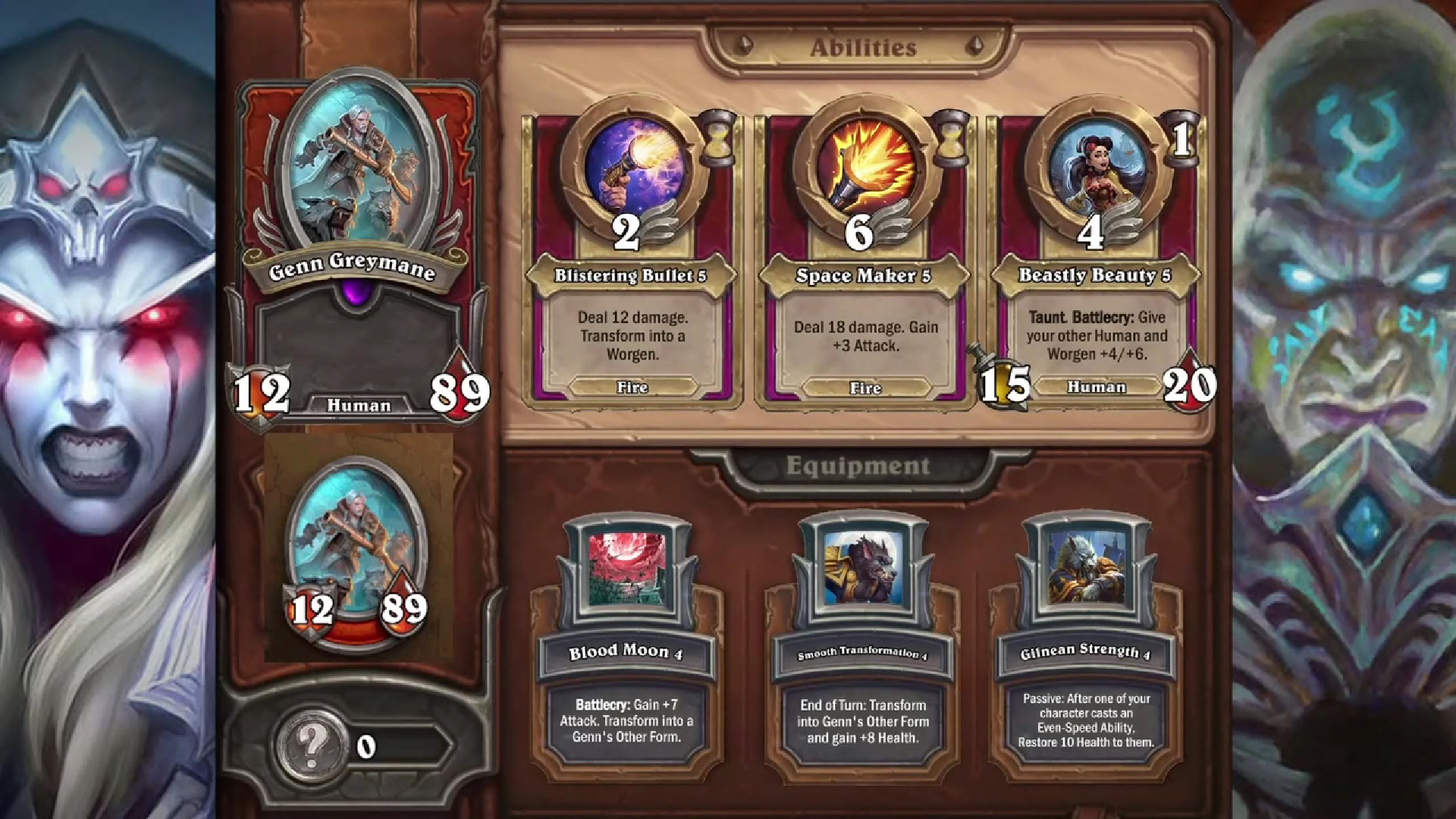
Task: Click the question mark coin button
Action: tap(311, 746)
